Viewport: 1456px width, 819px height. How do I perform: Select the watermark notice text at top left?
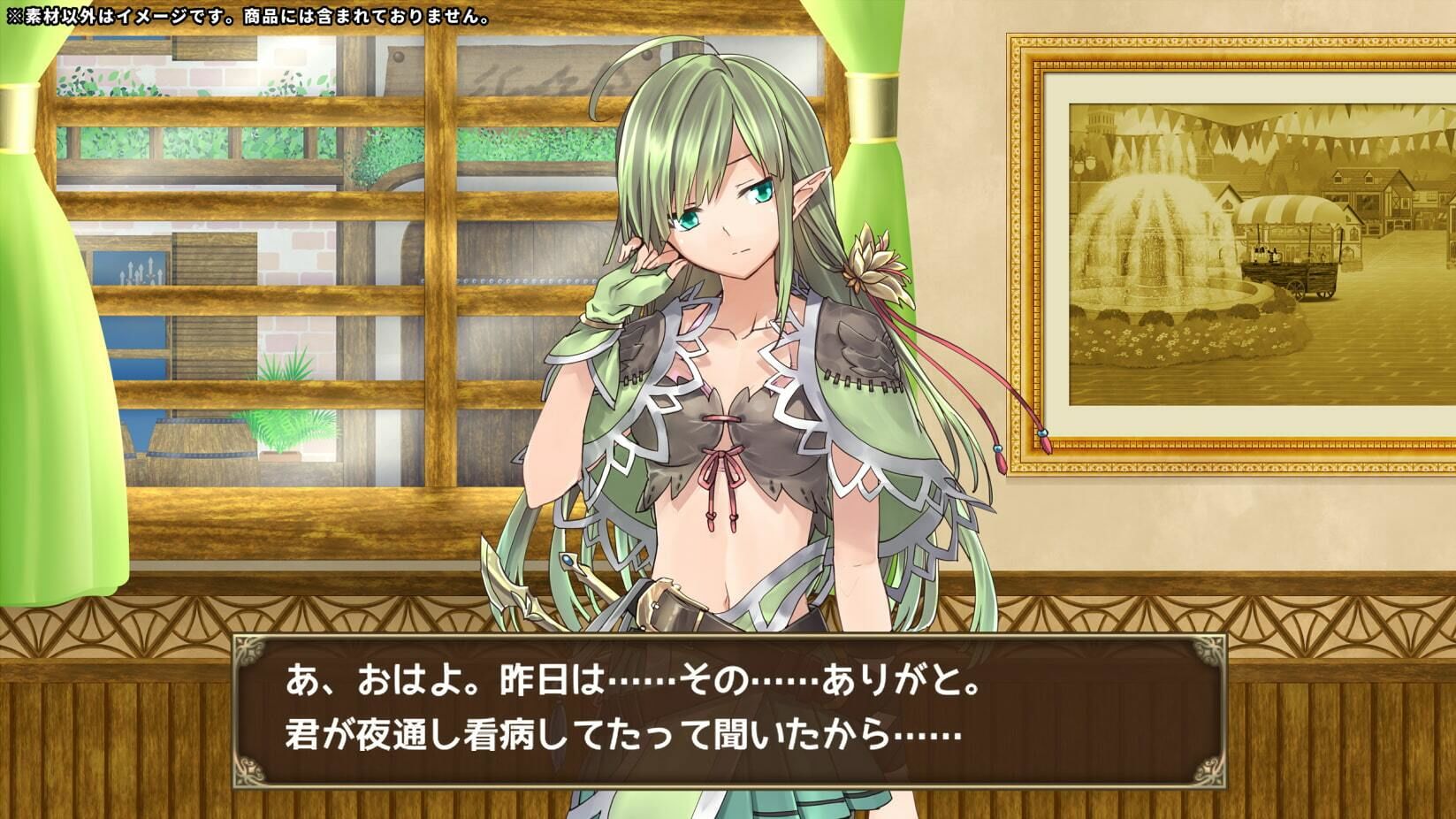click(x=248, y=15)
